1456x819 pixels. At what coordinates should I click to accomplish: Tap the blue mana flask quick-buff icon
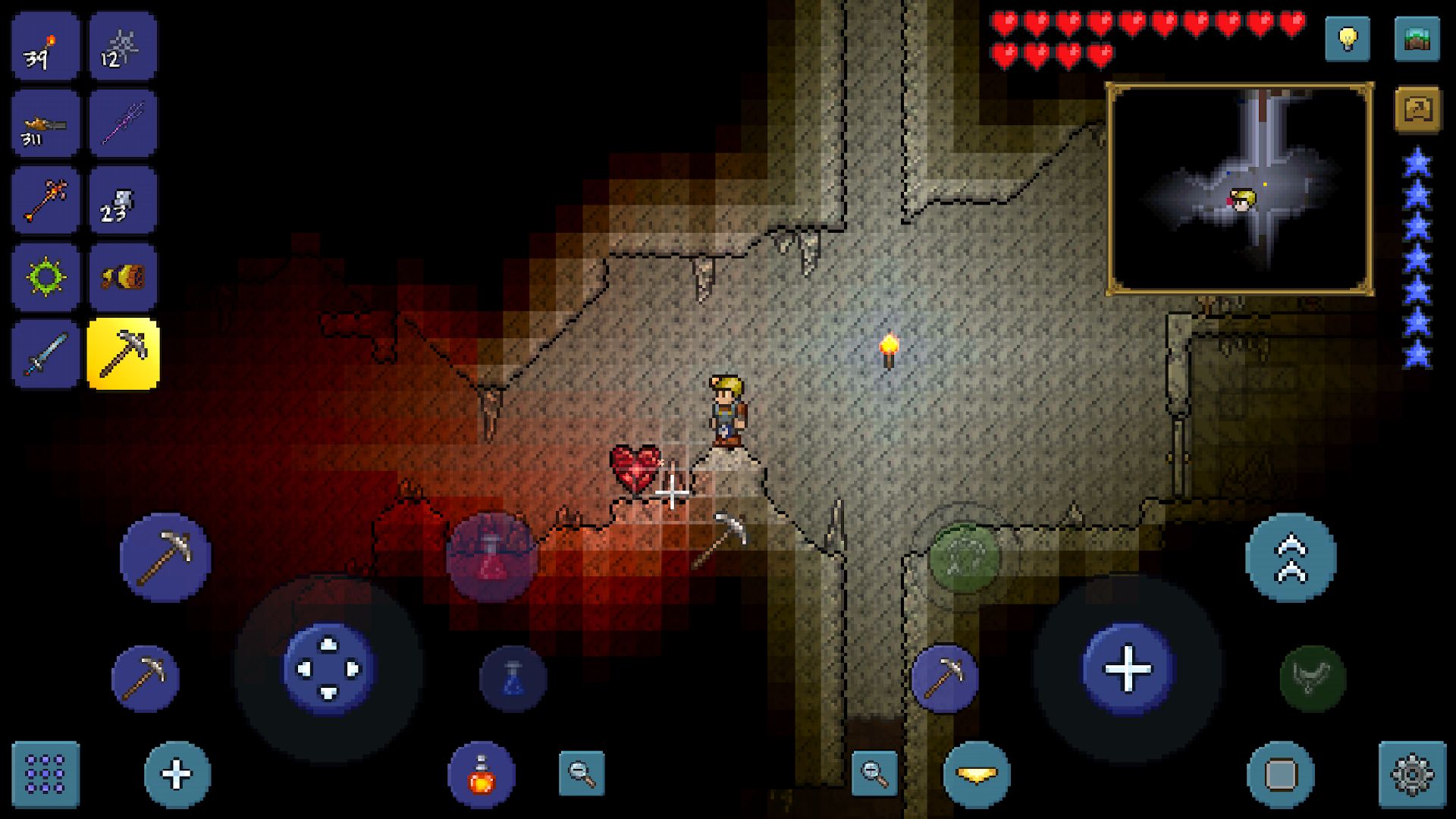[x=513, y=678]
